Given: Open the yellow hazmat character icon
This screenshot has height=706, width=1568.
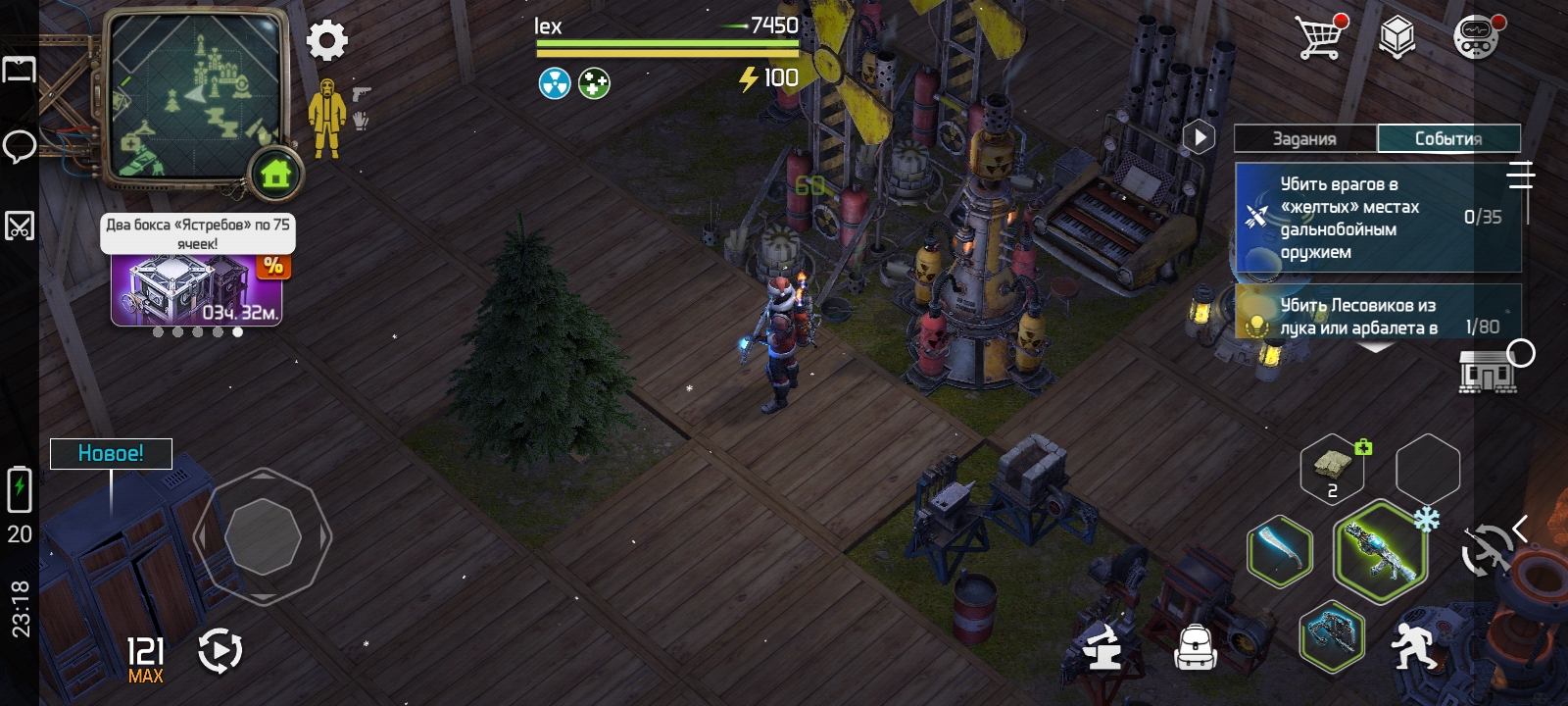Looking at the screenshot, I should (326, 120).
